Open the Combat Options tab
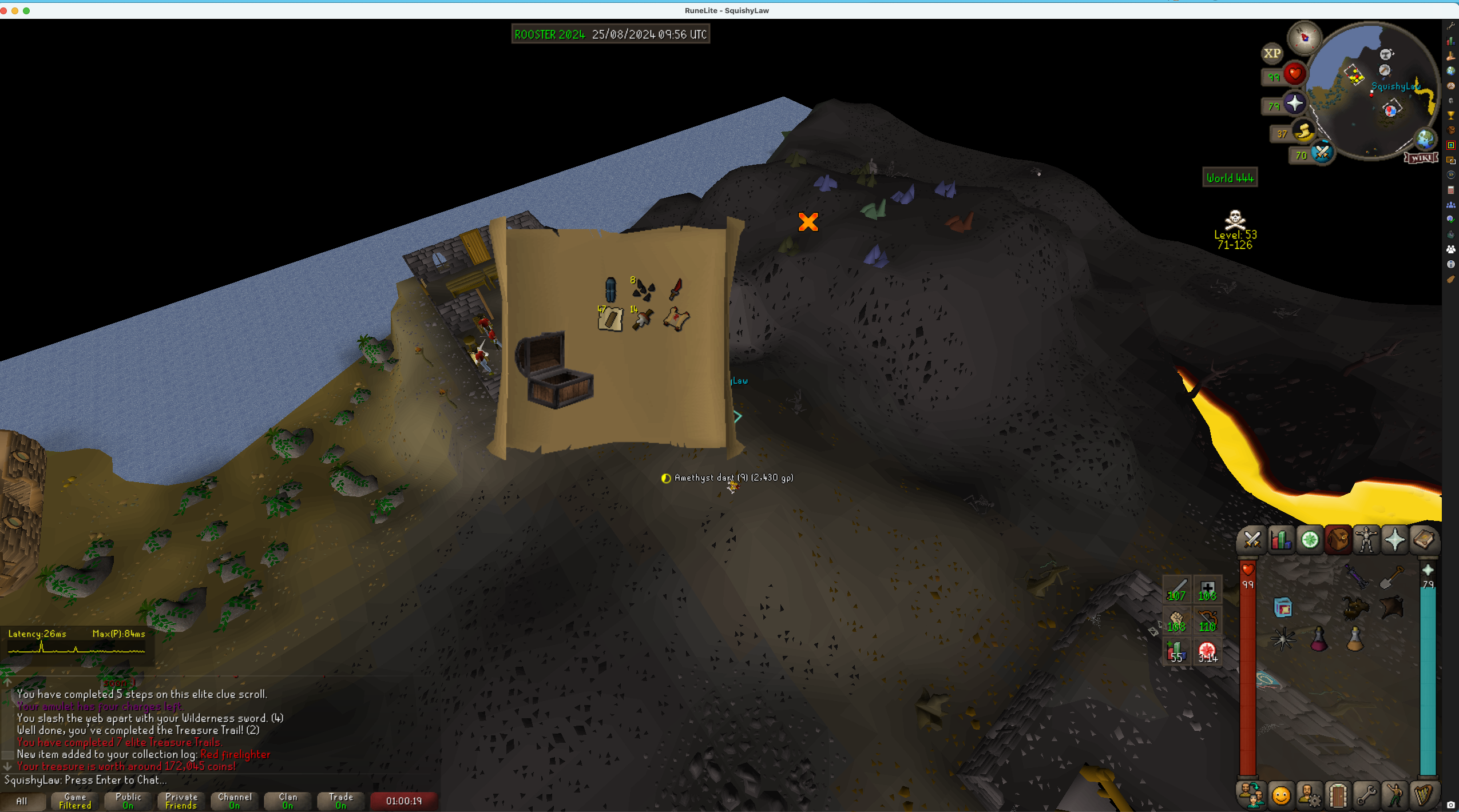Viewport: 1459px width, 812px height. click(1252, 540)
